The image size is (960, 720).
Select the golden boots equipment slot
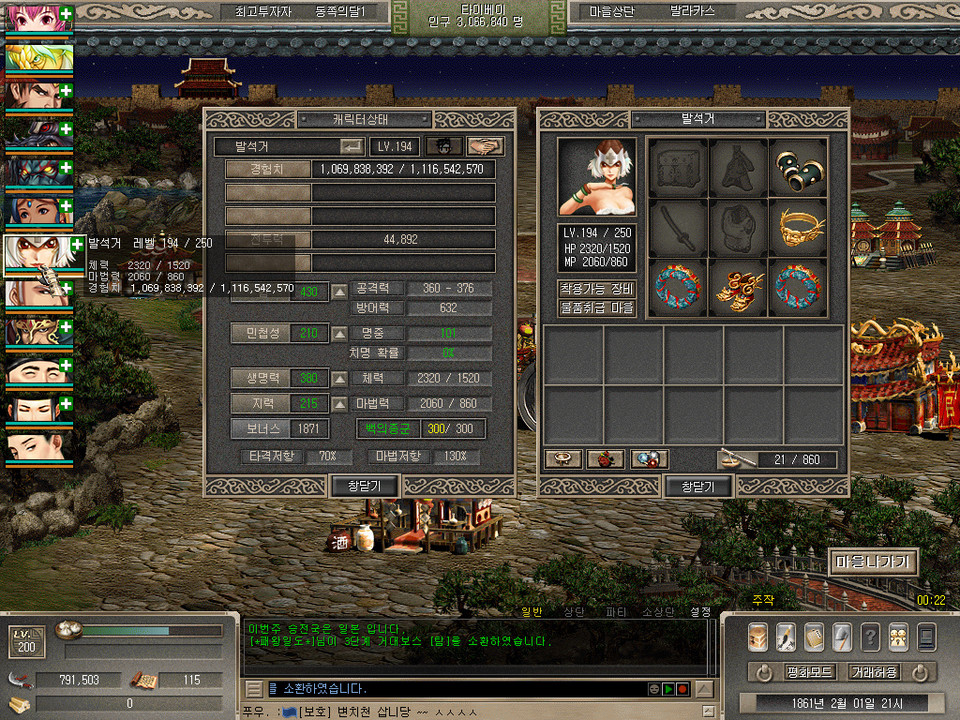coord(738,286)
